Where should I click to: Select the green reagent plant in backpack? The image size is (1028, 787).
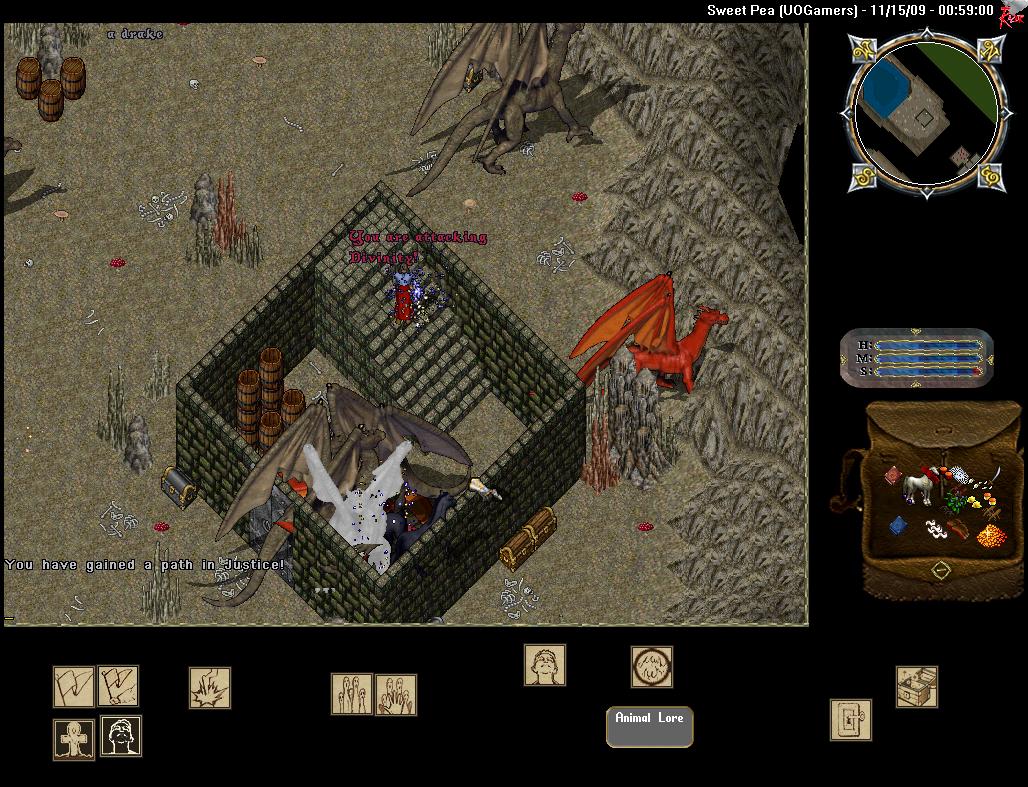pyautogui.click(x=957, y=502)
